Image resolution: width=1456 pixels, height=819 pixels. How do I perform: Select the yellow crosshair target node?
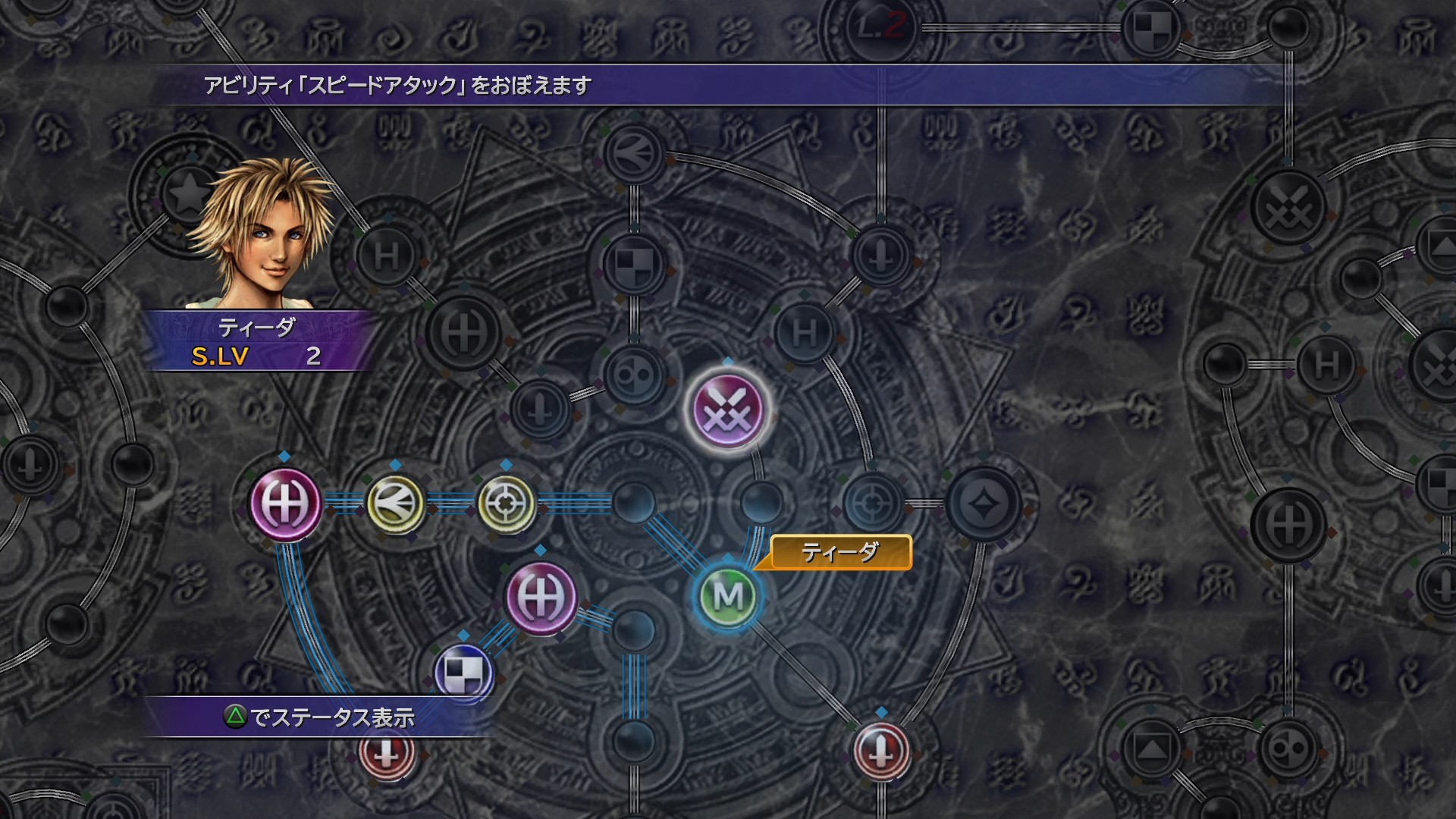pyautogui.click(x=507, y=503)
